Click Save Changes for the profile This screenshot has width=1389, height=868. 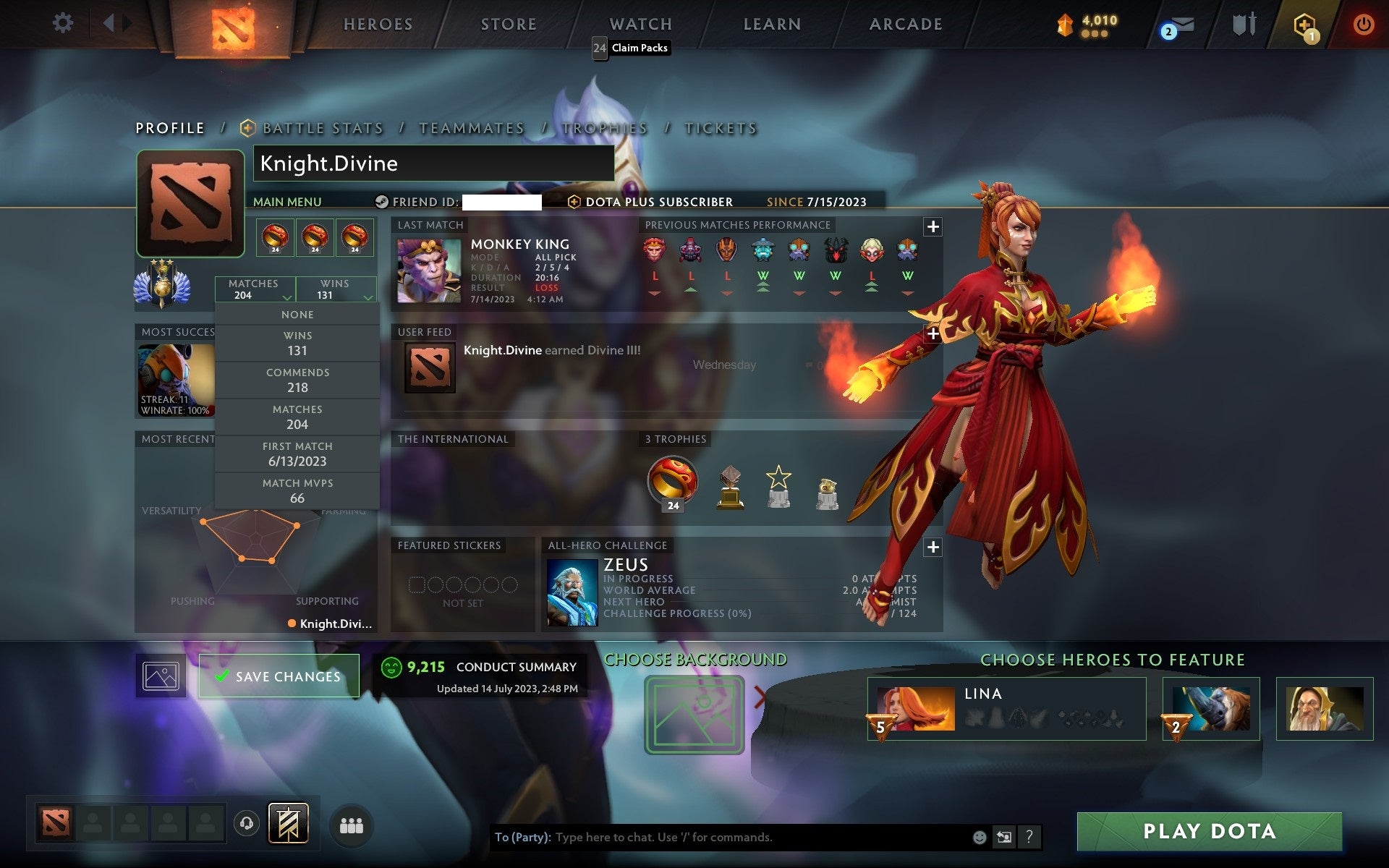(x=279, y=676)
